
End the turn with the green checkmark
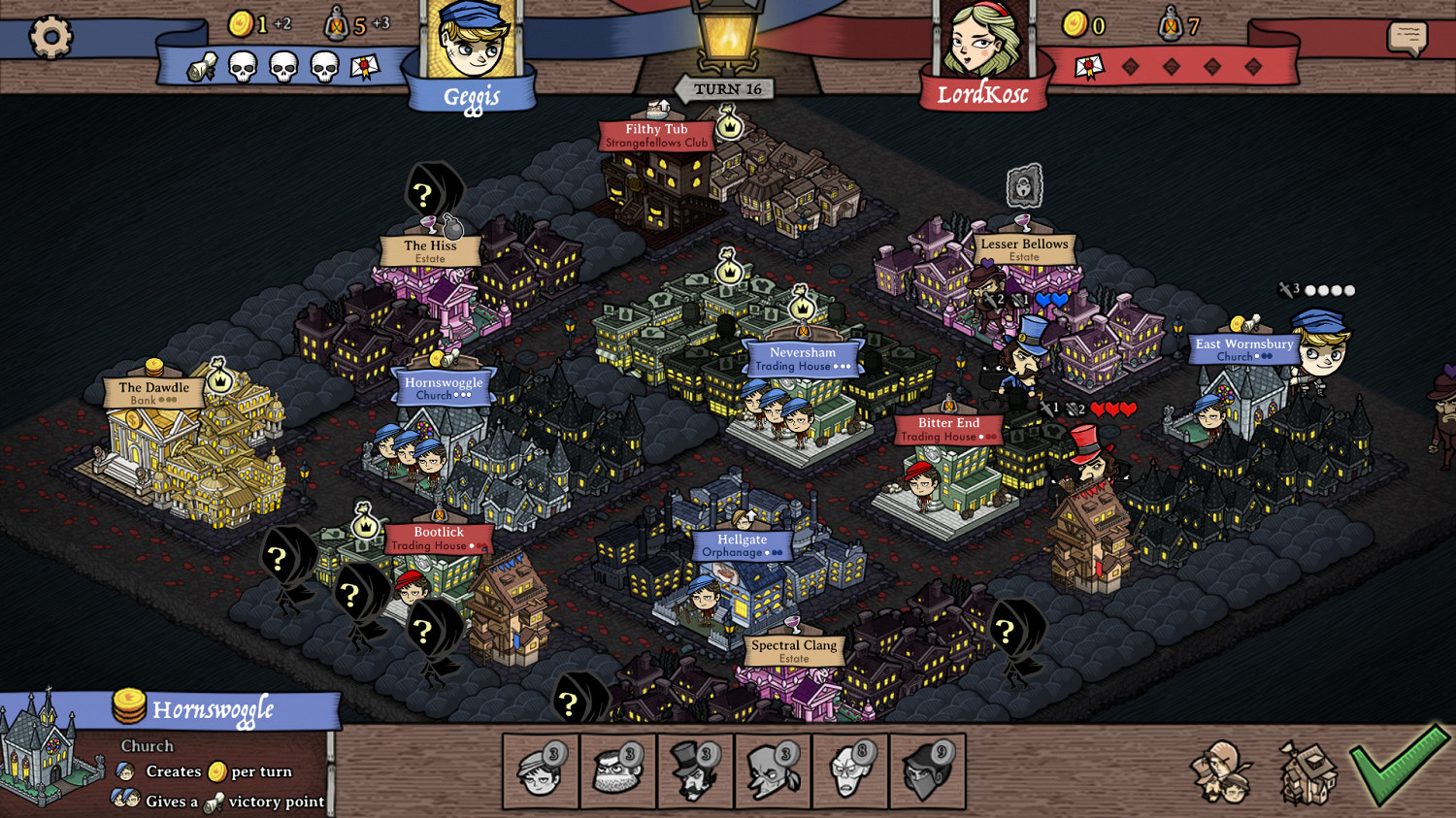(x=1399, y=767)
